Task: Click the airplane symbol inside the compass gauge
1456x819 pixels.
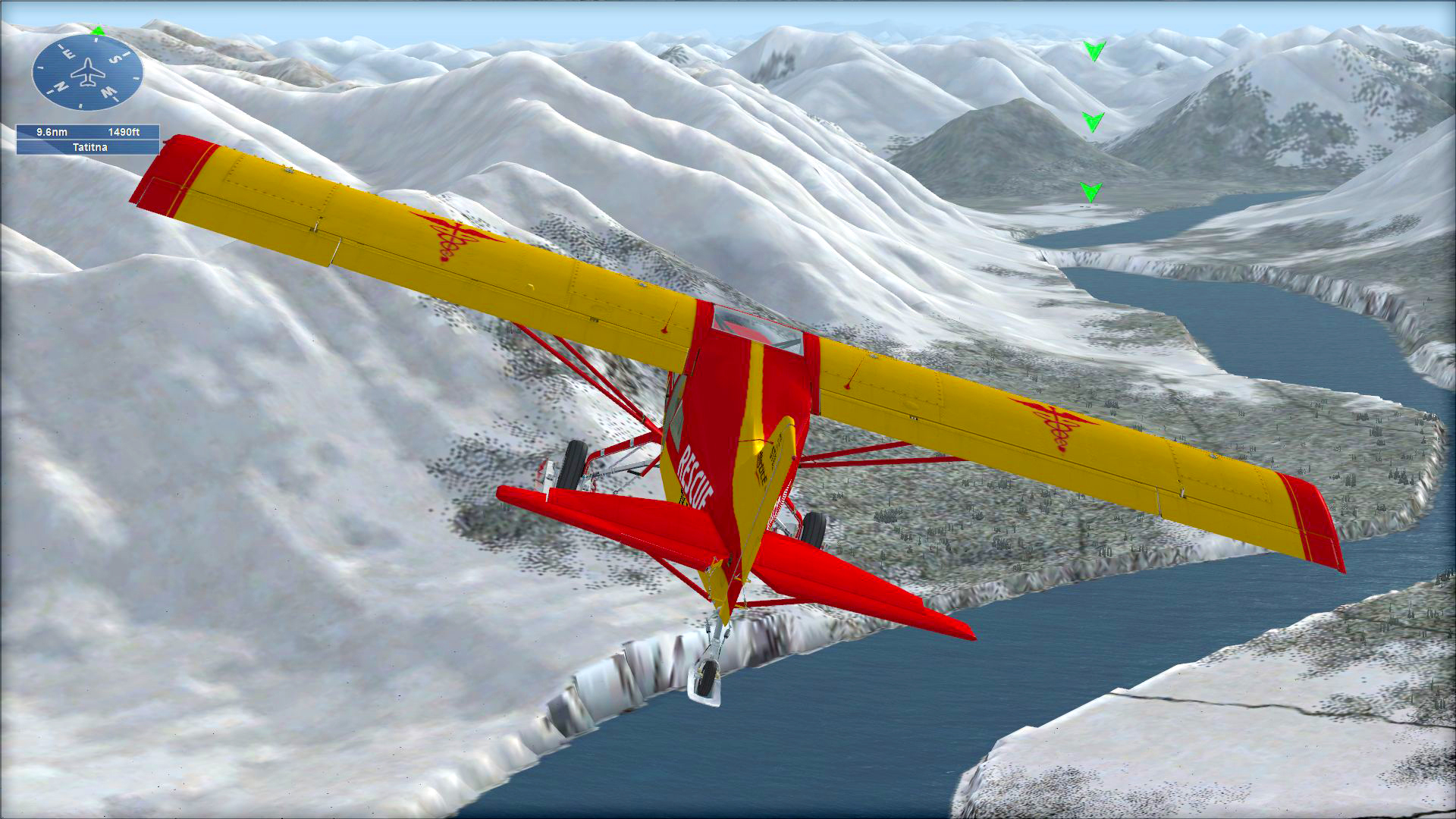Action: click(88, 72)
